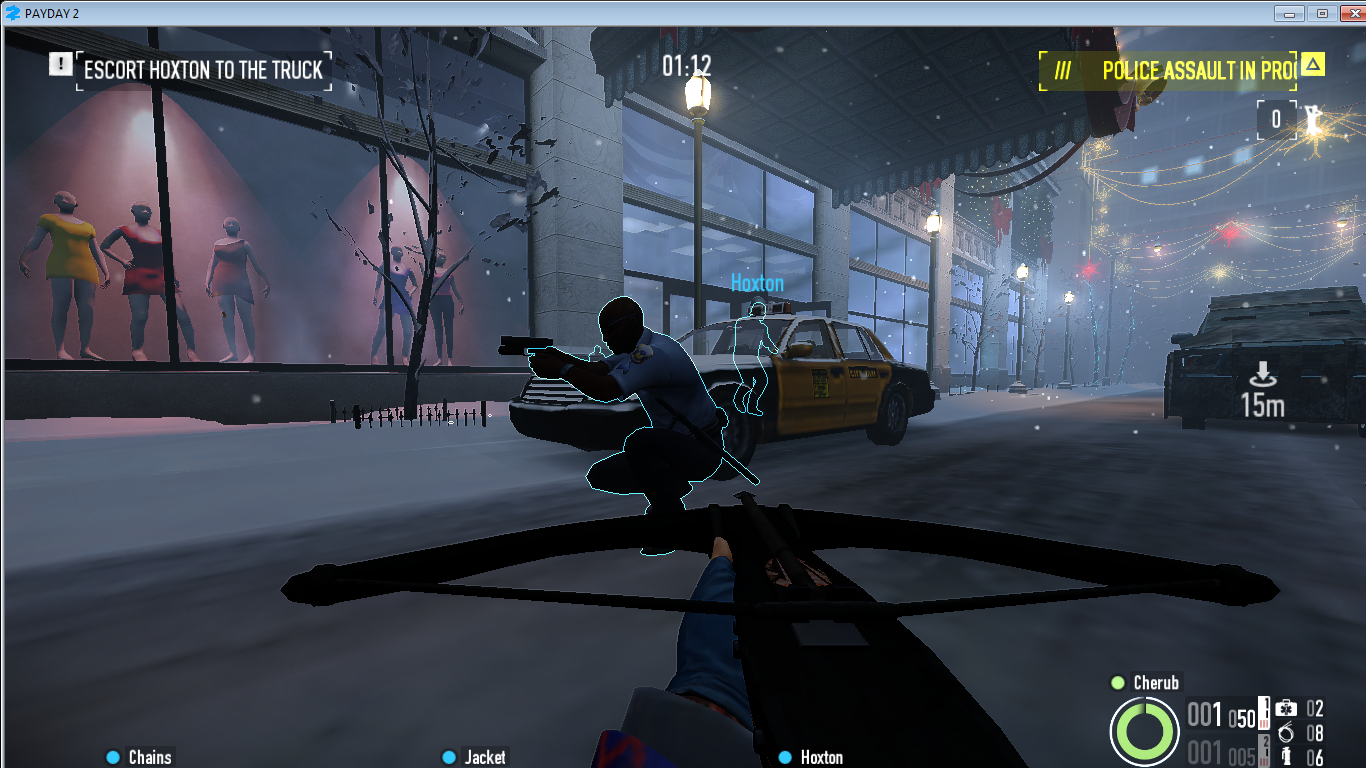Click the objective exclamation mark icon
Image resolution: width=1366 pixels, height=768 pixels.
click(61, 64)
